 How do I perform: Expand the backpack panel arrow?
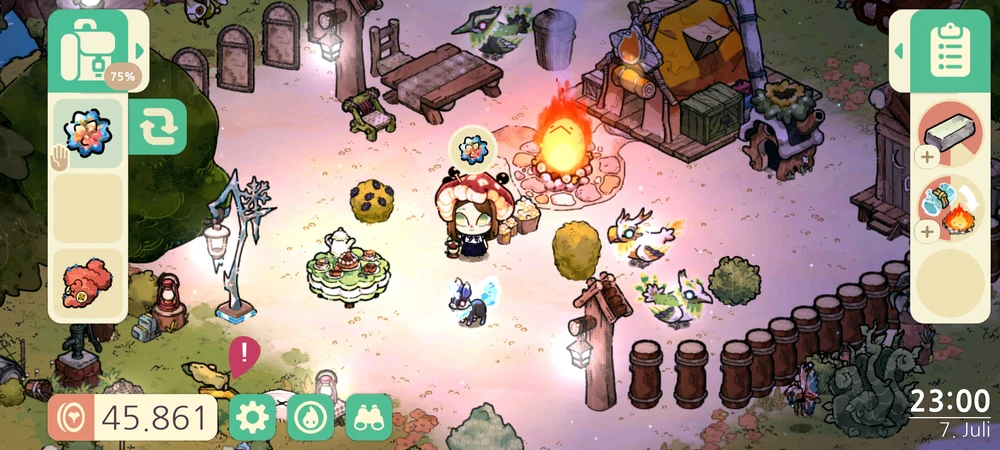click(140, 50)
